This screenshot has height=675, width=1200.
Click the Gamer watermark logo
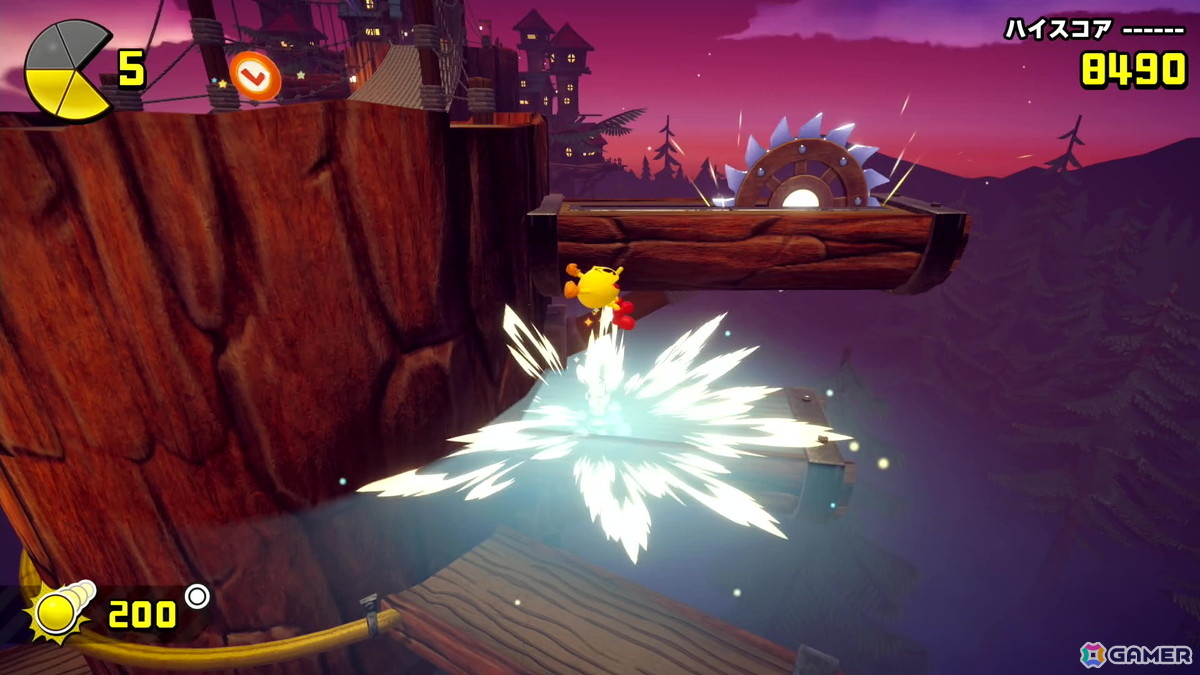[1135, 654]
